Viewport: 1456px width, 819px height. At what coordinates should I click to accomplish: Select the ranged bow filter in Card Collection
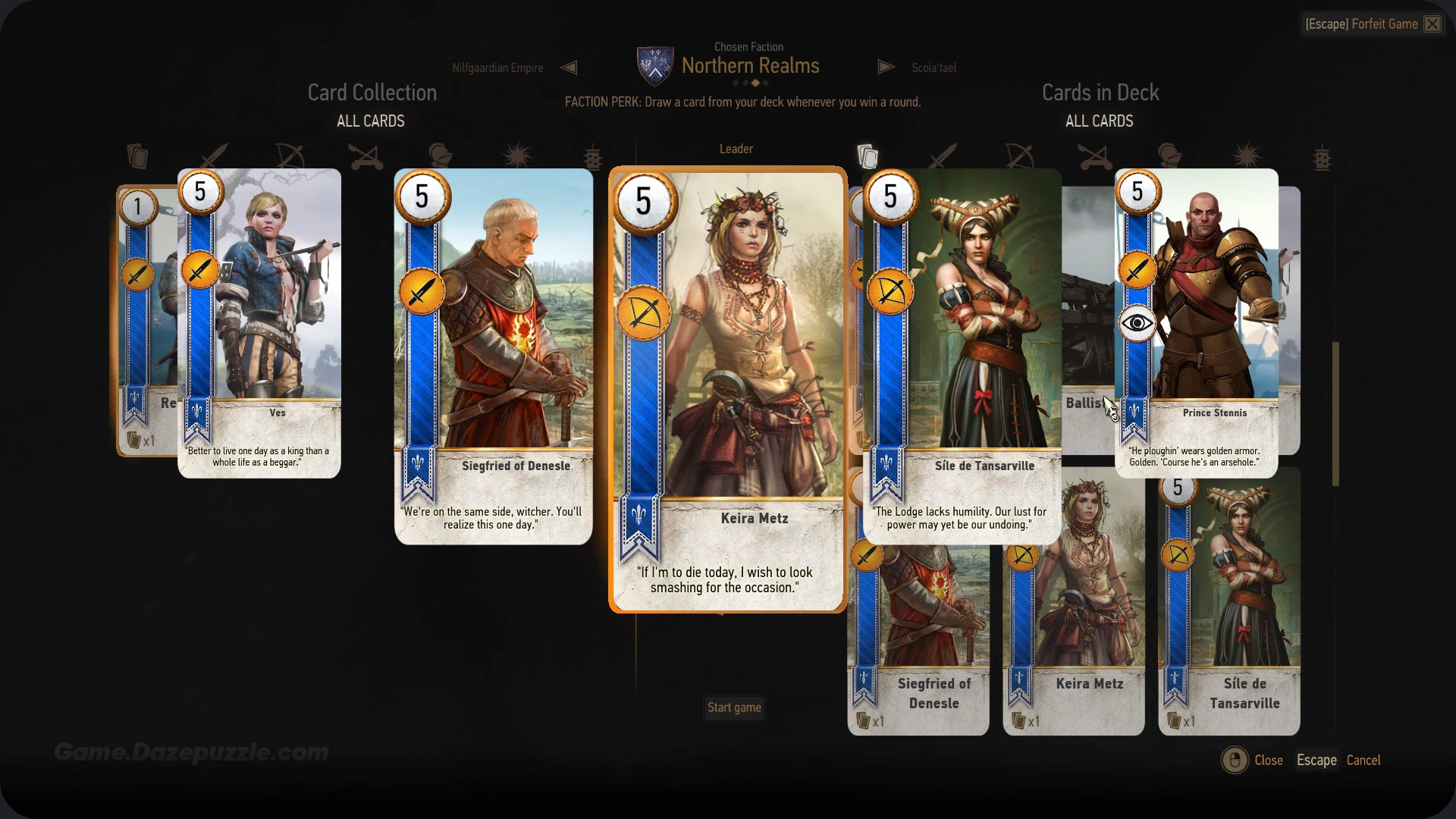(x=288, y=155)
